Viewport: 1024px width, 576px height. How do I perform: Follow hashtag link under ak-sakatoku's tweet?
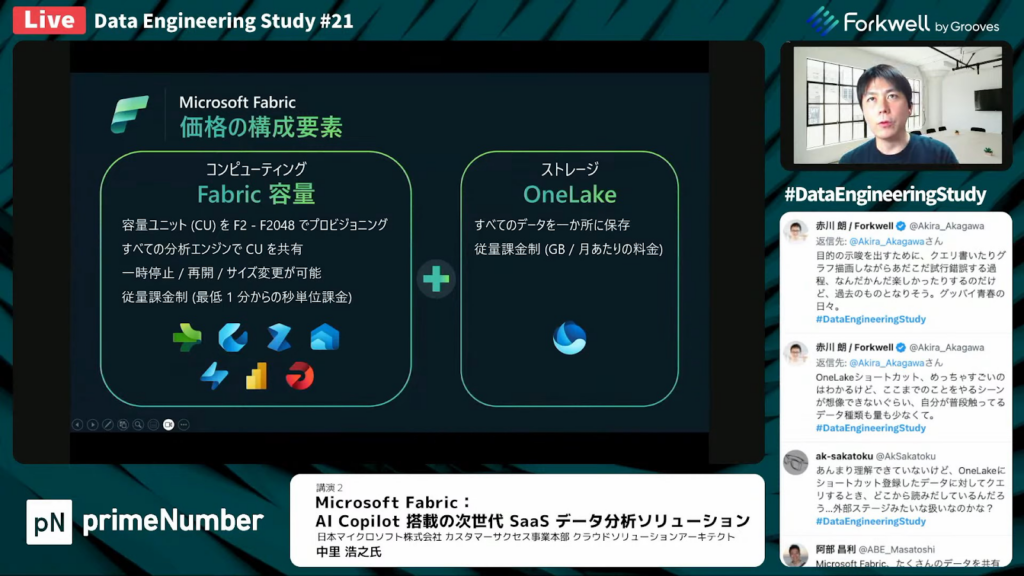(x=870, y=521)
